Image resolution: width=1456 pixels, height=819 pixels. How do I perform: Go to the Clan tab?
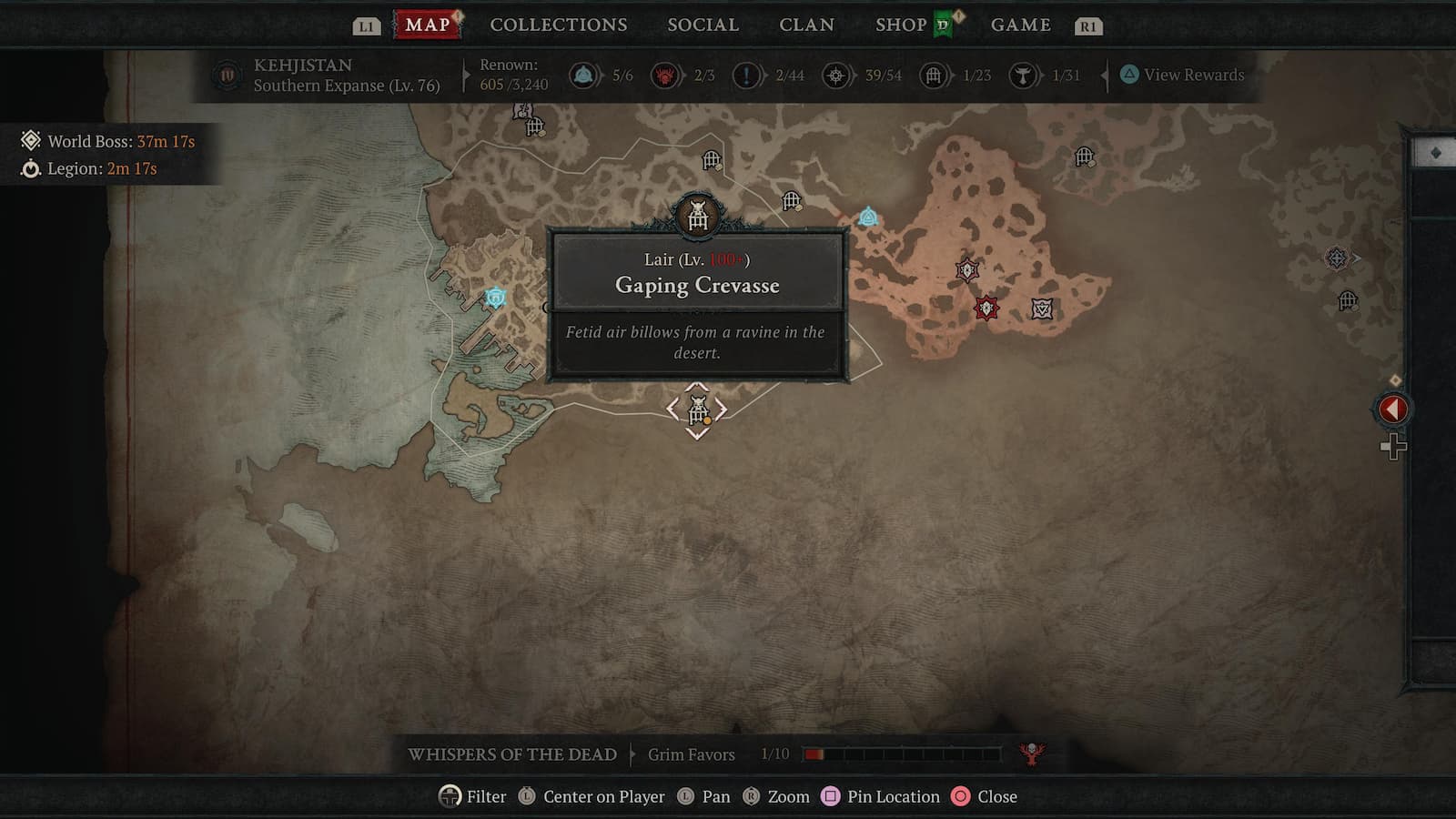pos(806,25)
